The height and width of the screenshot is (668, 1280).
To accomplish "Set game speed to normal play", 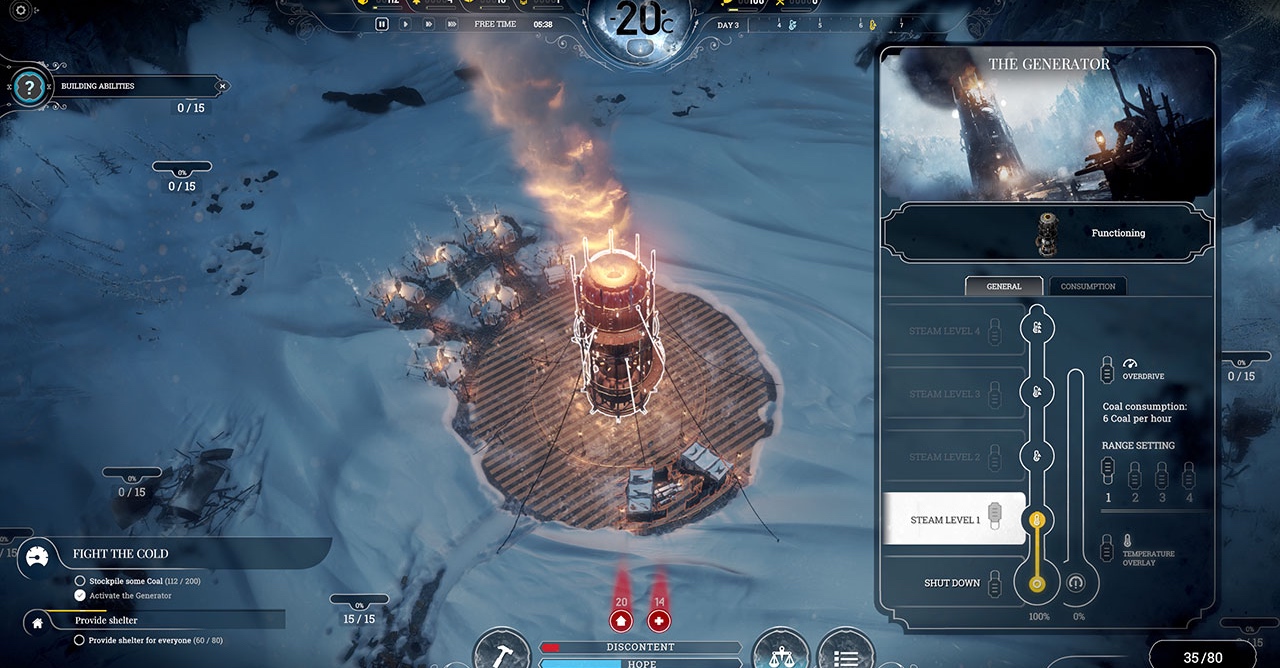I will [x=405, y=24].
